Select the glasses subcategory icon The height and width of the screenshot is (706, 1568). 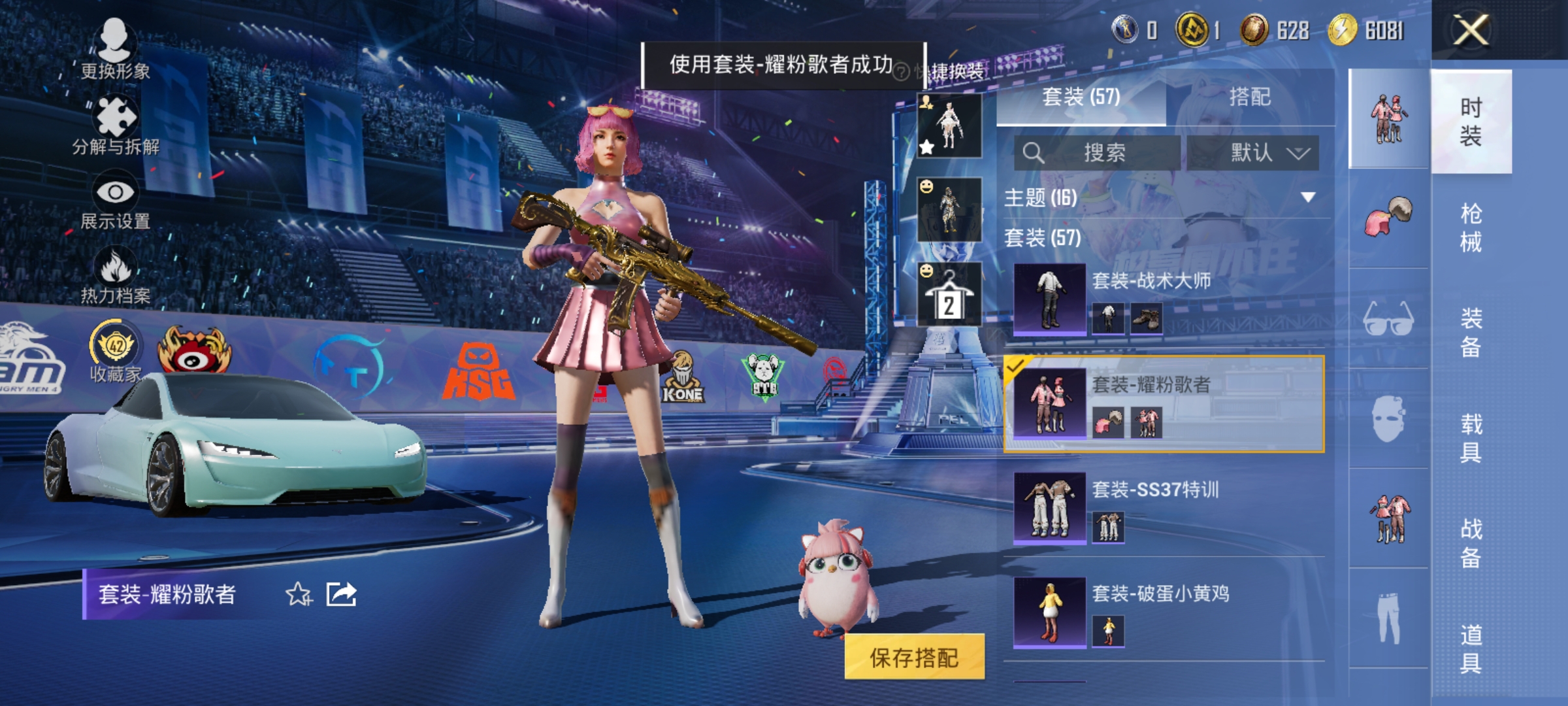coord(1388,319)
